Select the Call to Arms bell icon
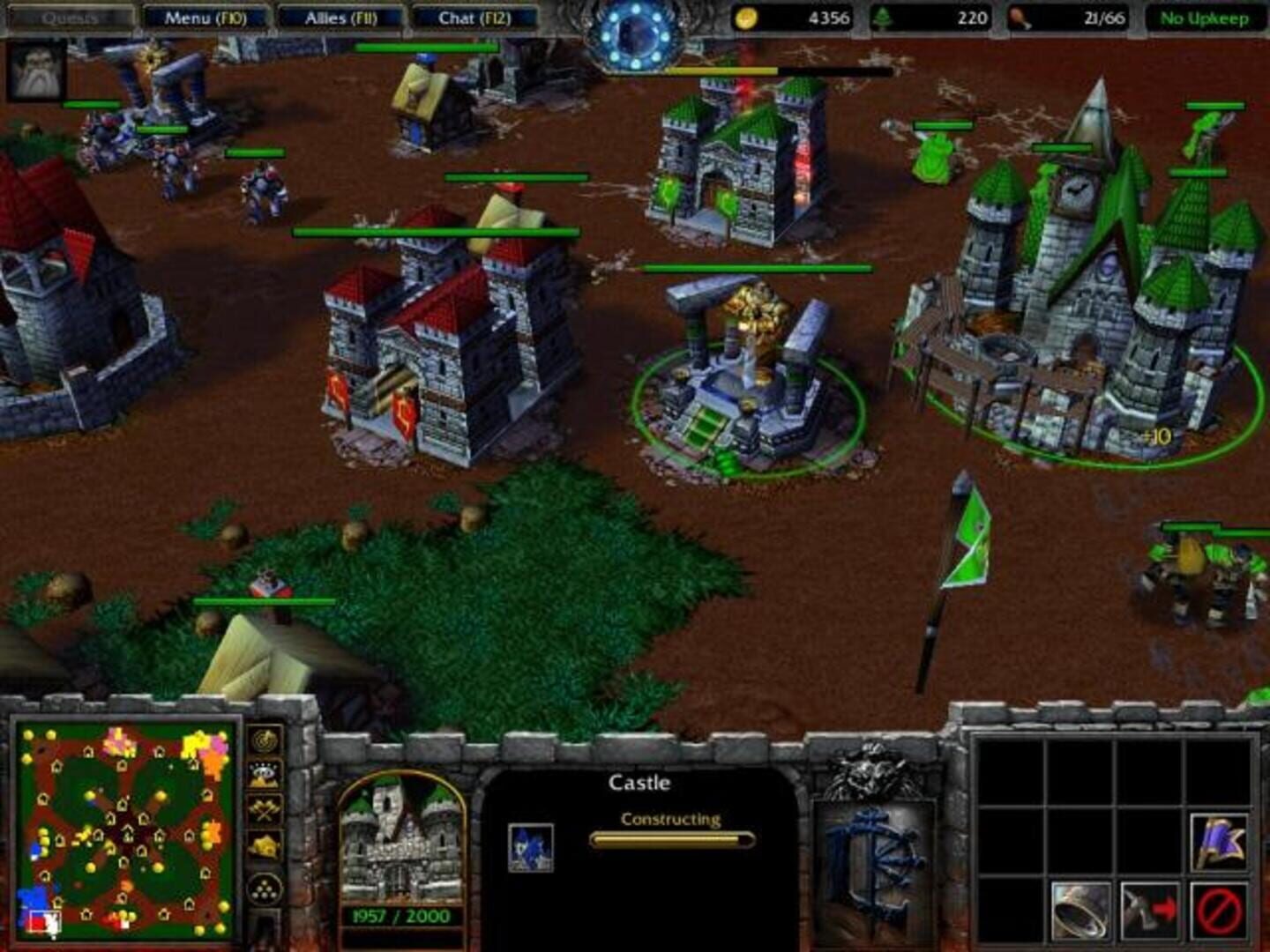The width and height of the screenshot is (1270, 952). [1080, 911]
